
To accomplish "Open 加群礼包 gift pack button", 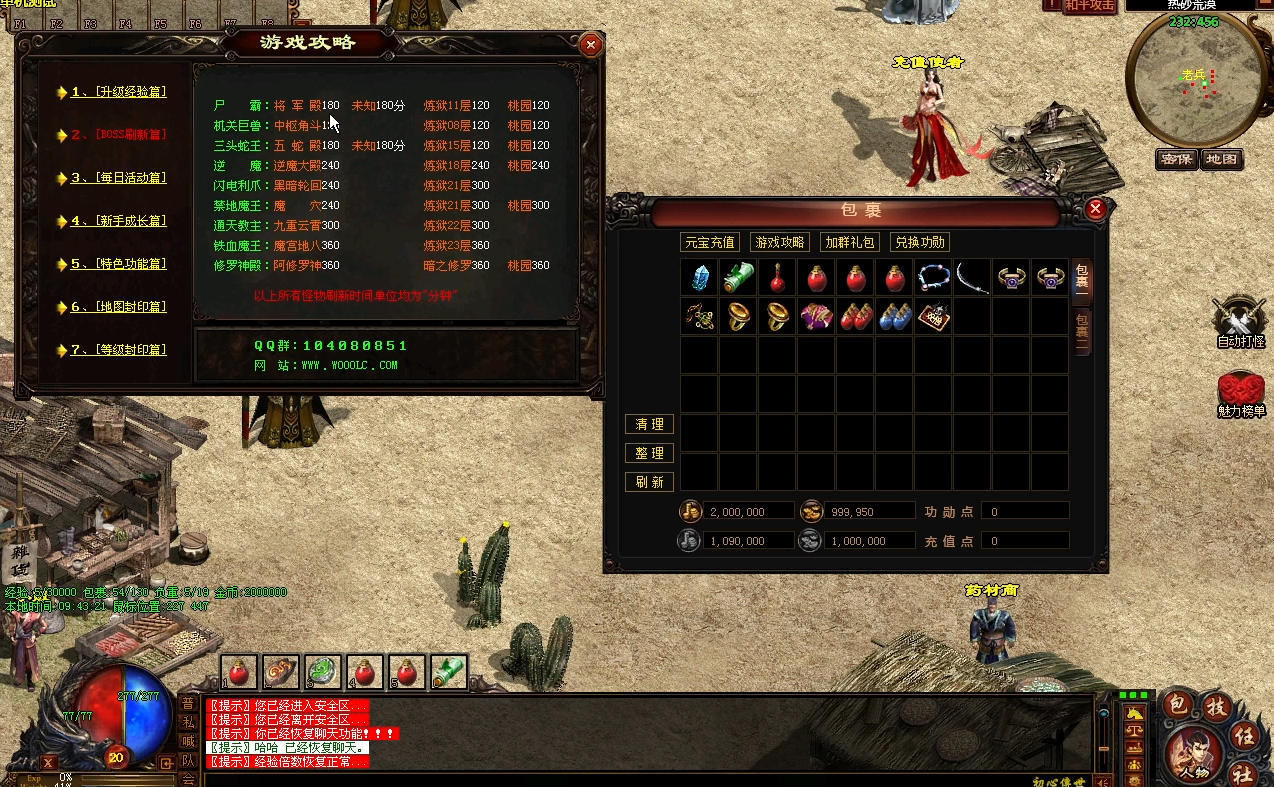I will (850, 242).
